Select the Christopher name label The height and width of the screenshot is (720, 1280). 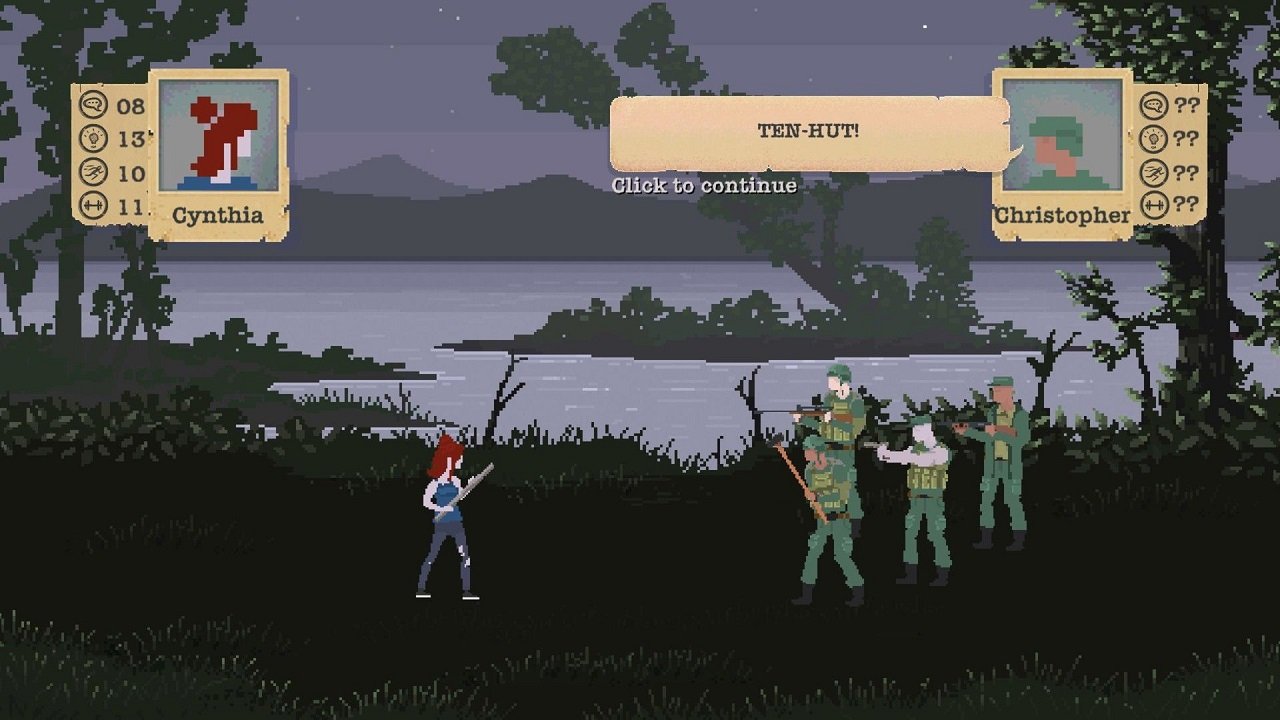(x=1060, y=214)
